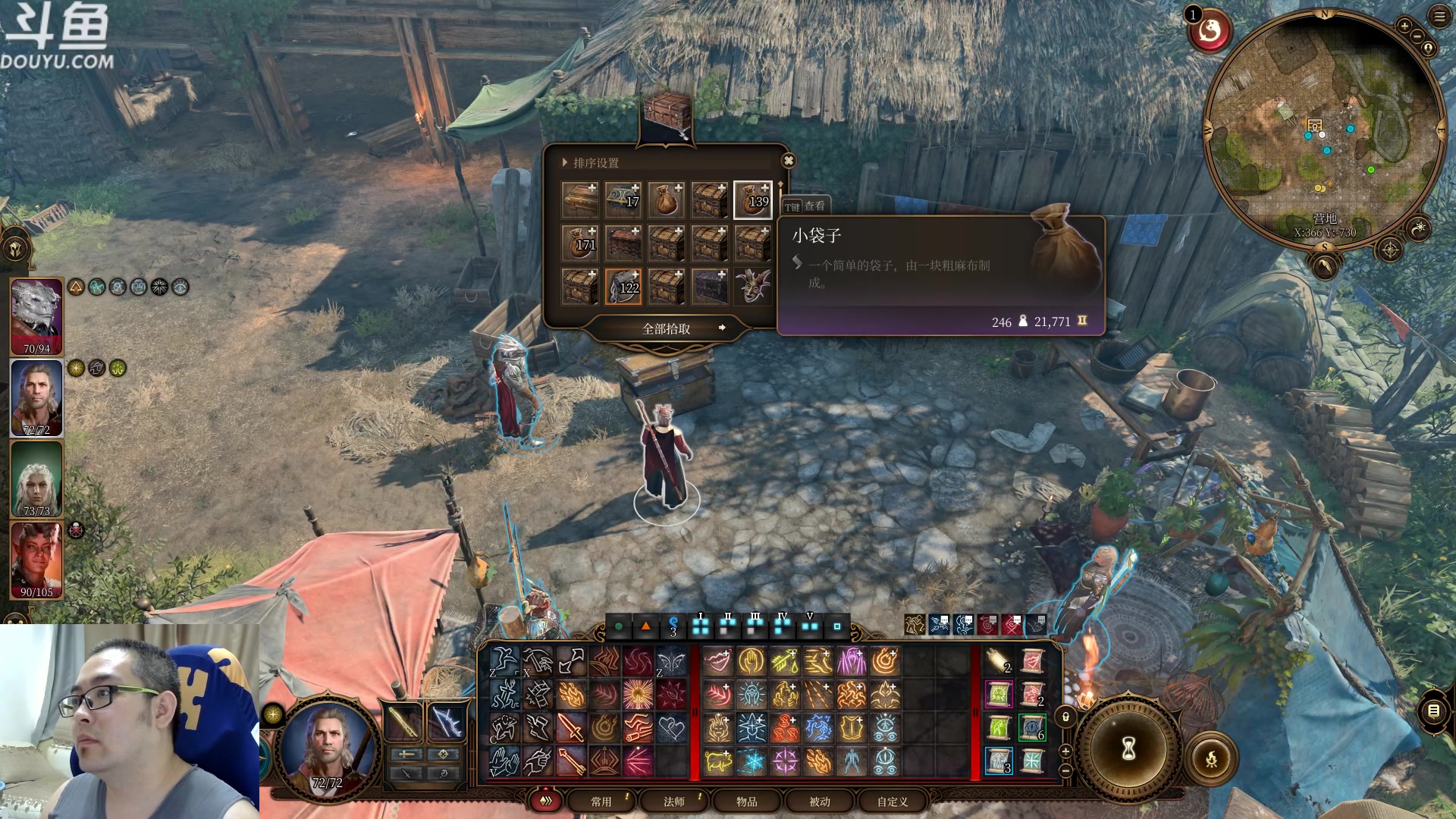Switch to the 法师 hotbar tab
Image resolution: width=1456 pixels, height=819 pixels.
674,802
